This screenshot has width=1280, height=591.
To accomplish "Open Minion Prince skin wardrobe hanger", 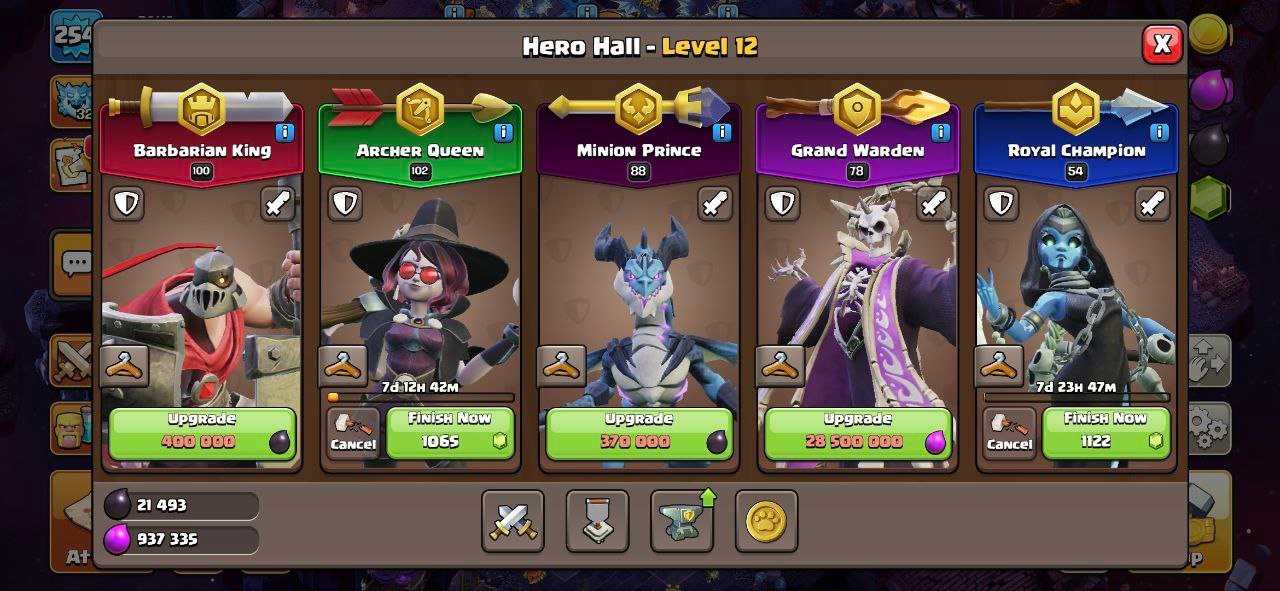I will 561,366.
